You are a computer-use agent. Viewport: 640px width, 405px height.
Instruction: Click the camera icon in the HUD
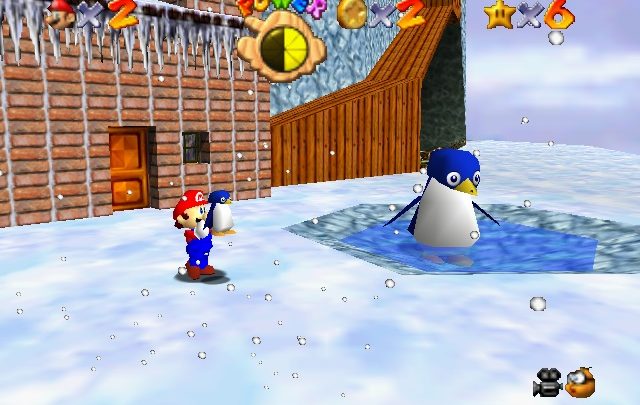(x=547, y=382)
